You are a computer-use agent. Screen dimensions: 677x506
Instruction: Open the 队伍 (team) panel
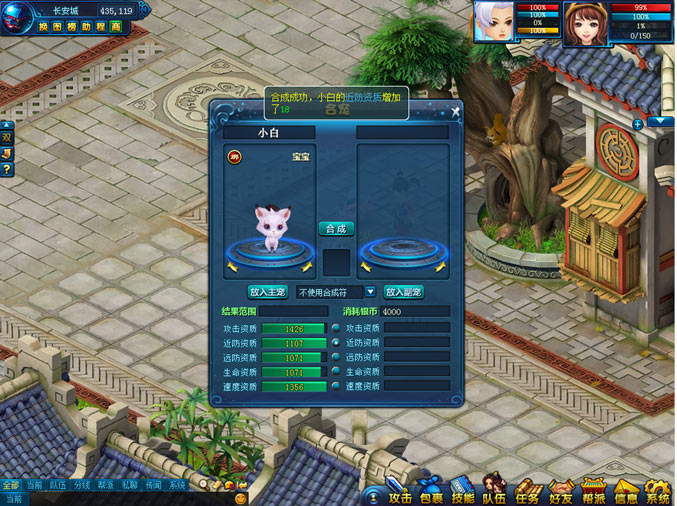(x=494, y=495)
